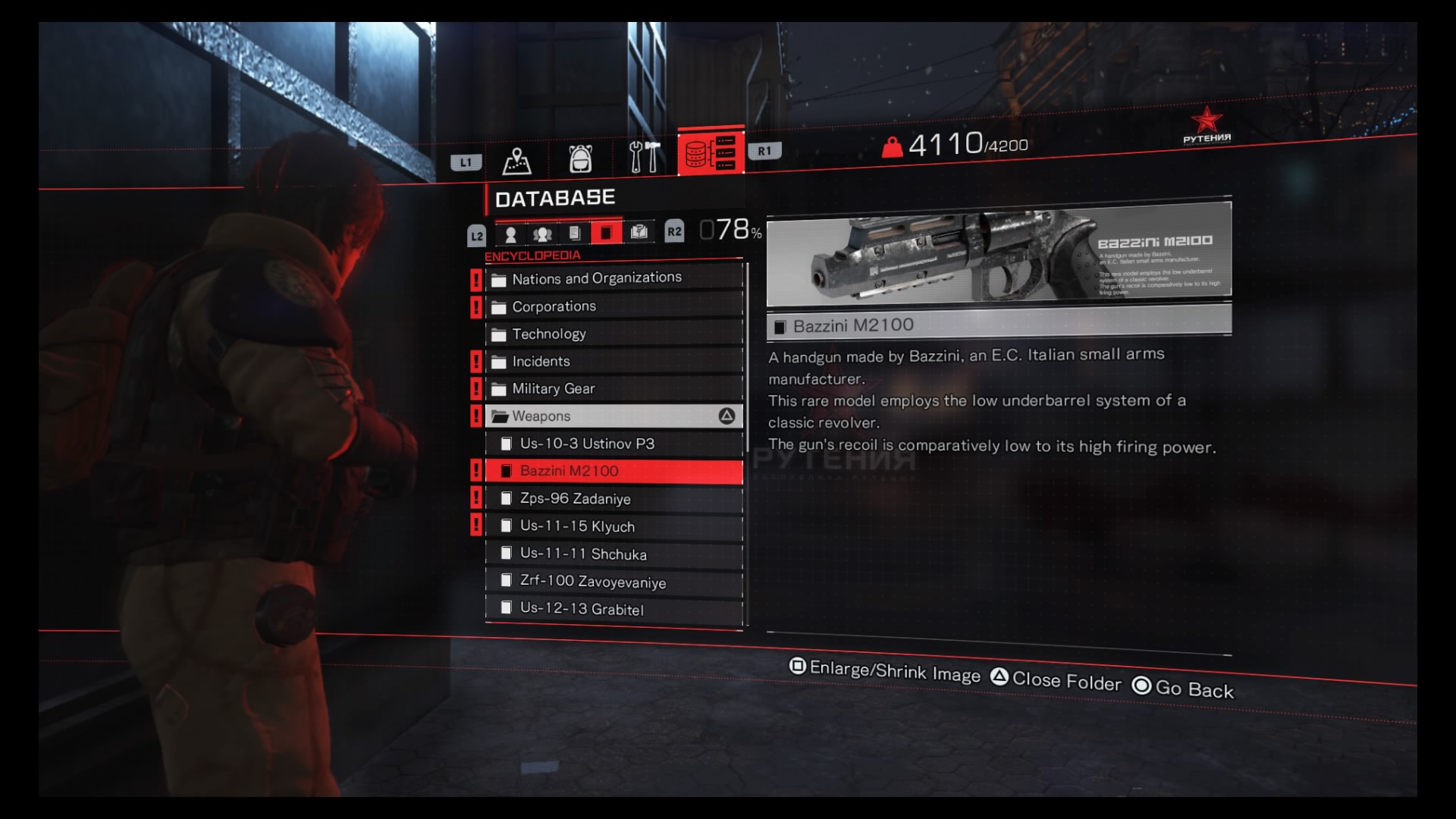1456x819 pixels.
Task: Switch to the backpack inventory tab
Action: tap(580, 158)
